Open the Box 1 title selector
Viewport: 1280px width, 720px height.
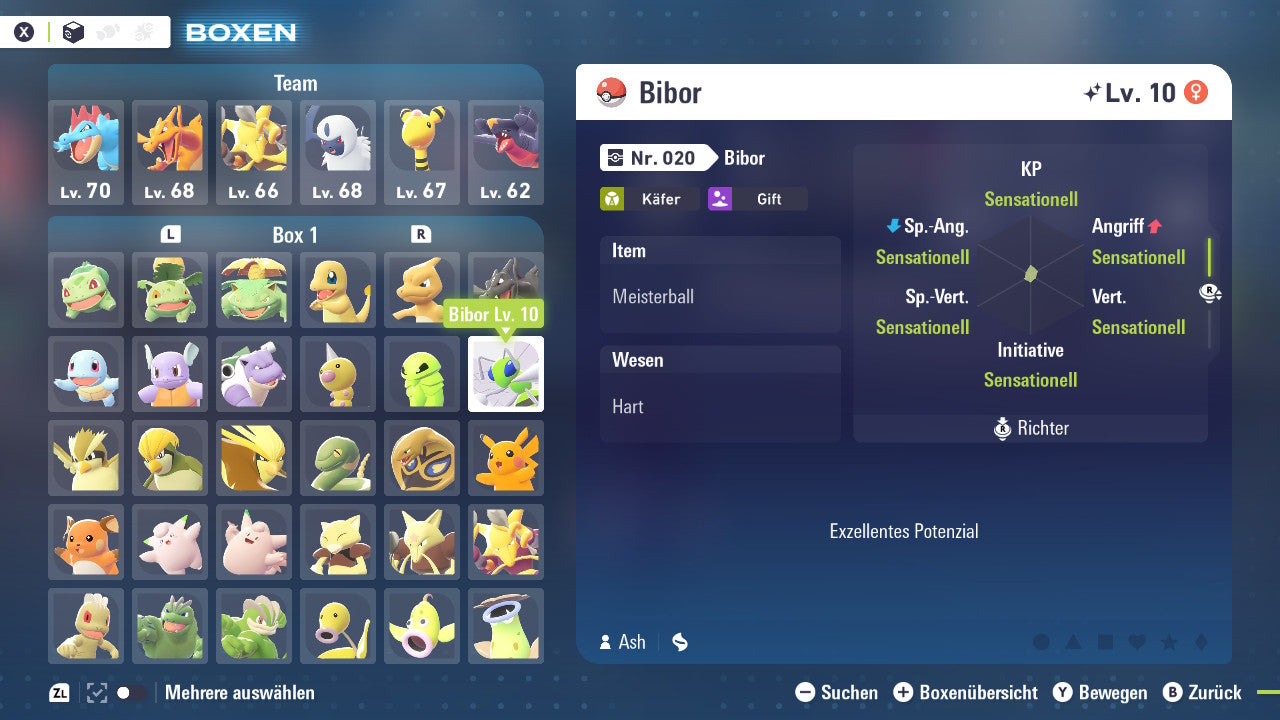295,234
